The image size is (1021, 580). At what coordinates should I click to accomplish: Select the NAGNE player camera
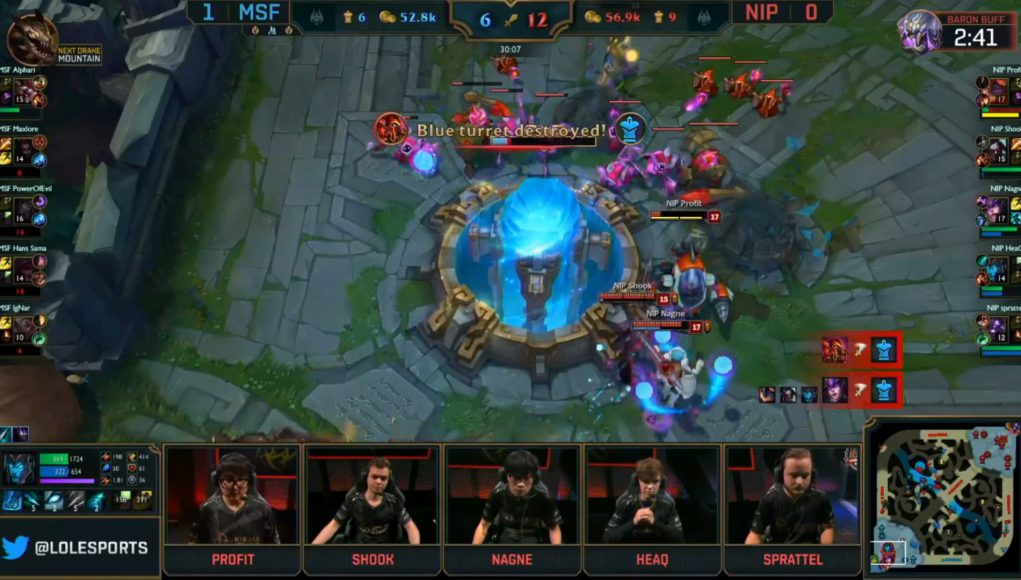(512, 497)
